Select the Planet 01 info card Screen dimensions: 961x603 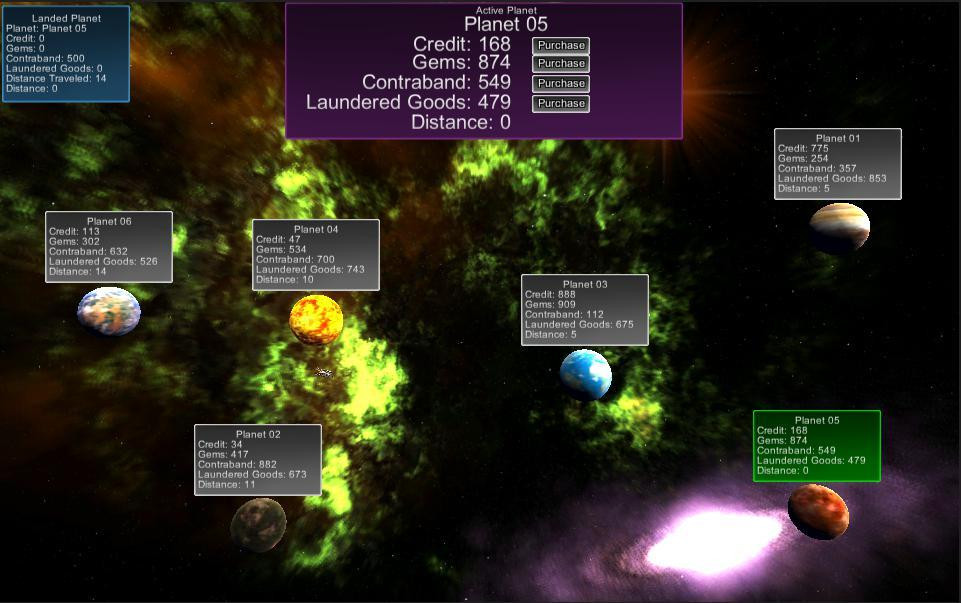click(x=837, y=164)
